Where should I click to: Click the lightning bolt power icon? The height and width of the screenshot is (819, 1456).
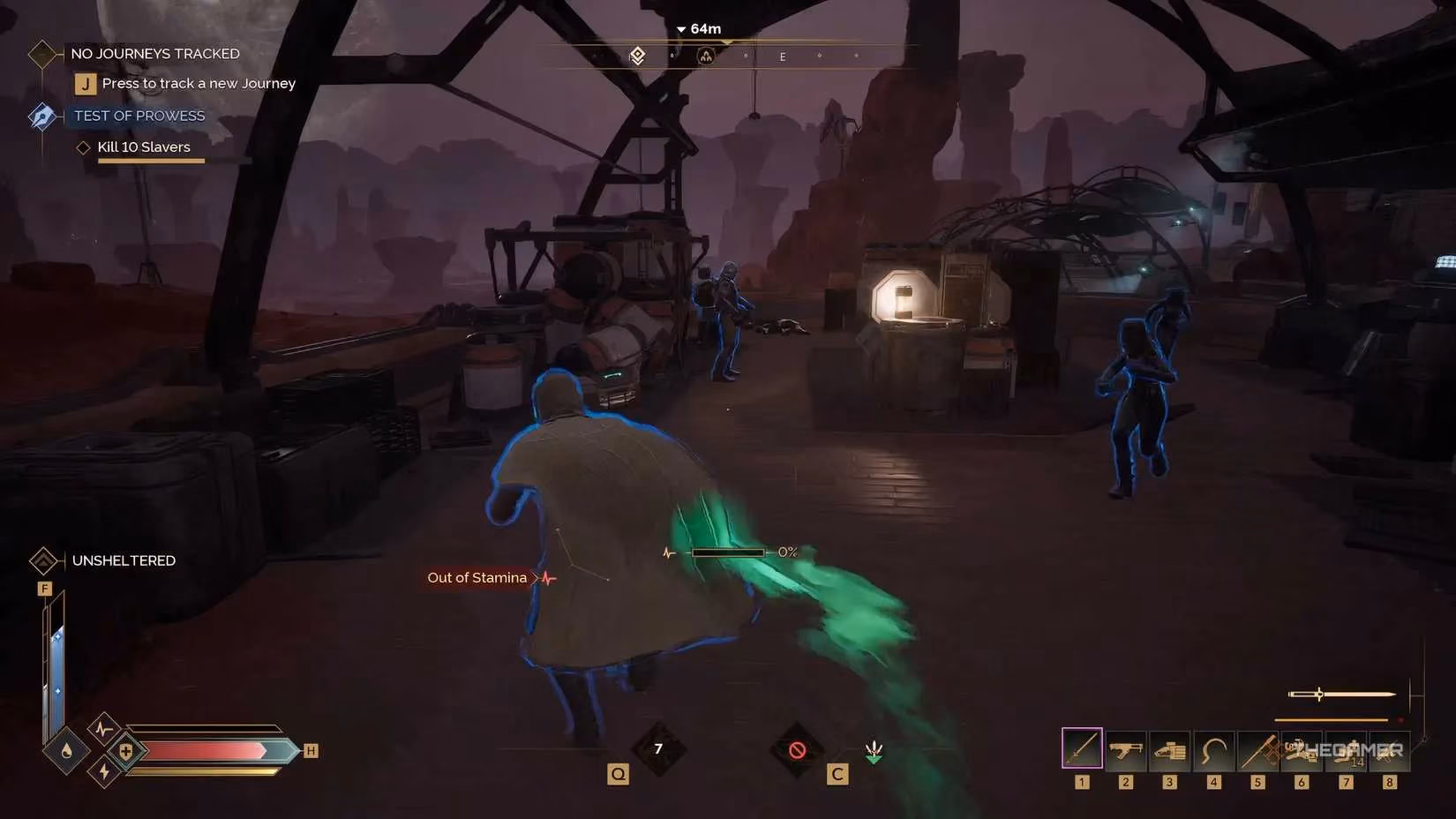point(104,771)
